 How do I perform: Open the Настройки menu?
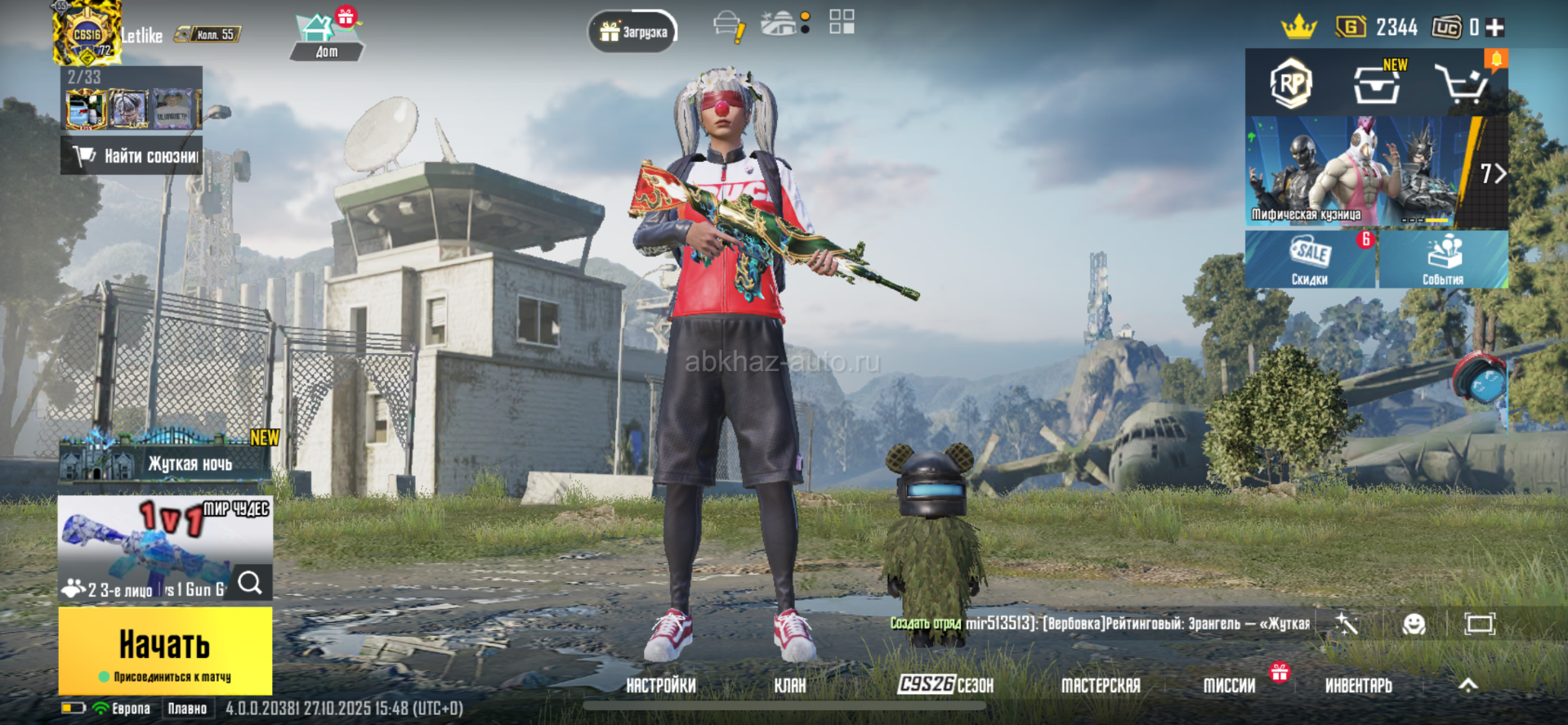pos(660,686)
